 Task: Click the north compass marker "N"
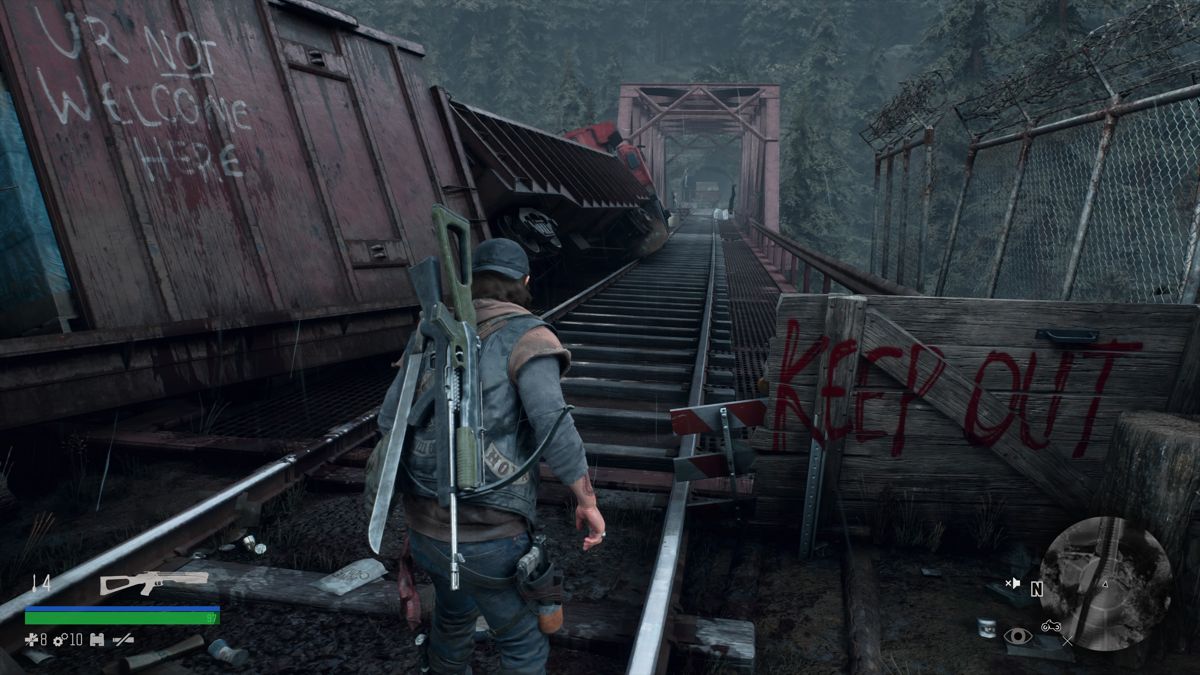(x=1036, y=590)
